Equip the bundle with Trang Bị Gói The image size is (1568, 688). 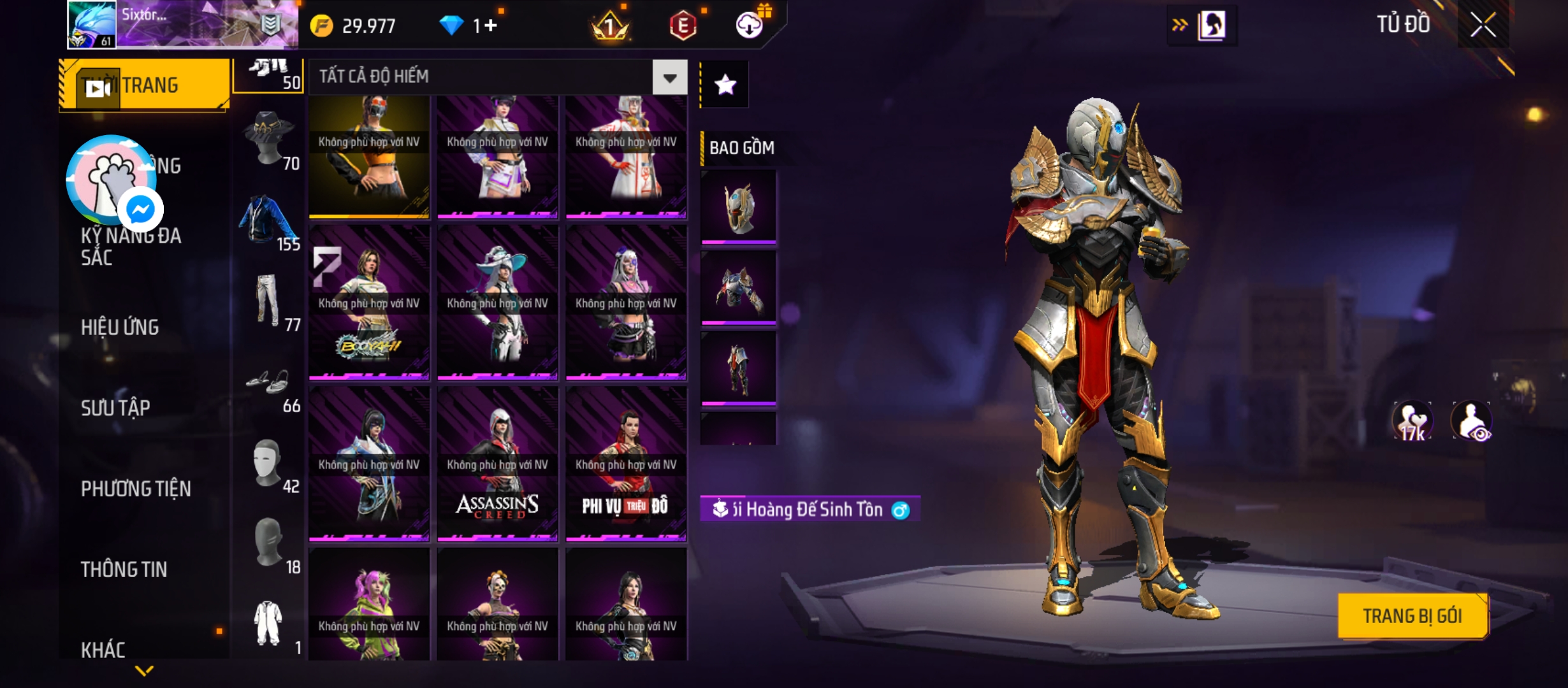[x=1412, y=615]
